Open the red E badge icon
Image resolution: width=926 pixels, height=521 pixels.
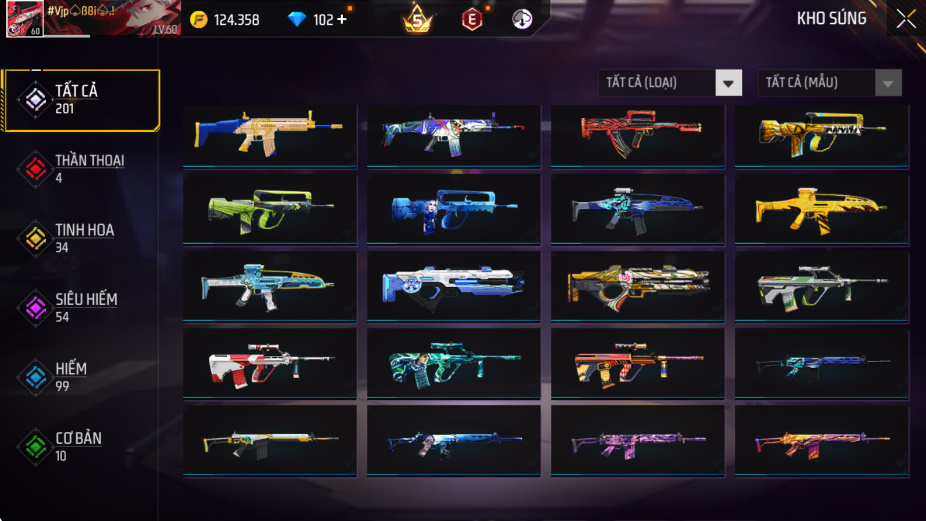coord(471,19)
